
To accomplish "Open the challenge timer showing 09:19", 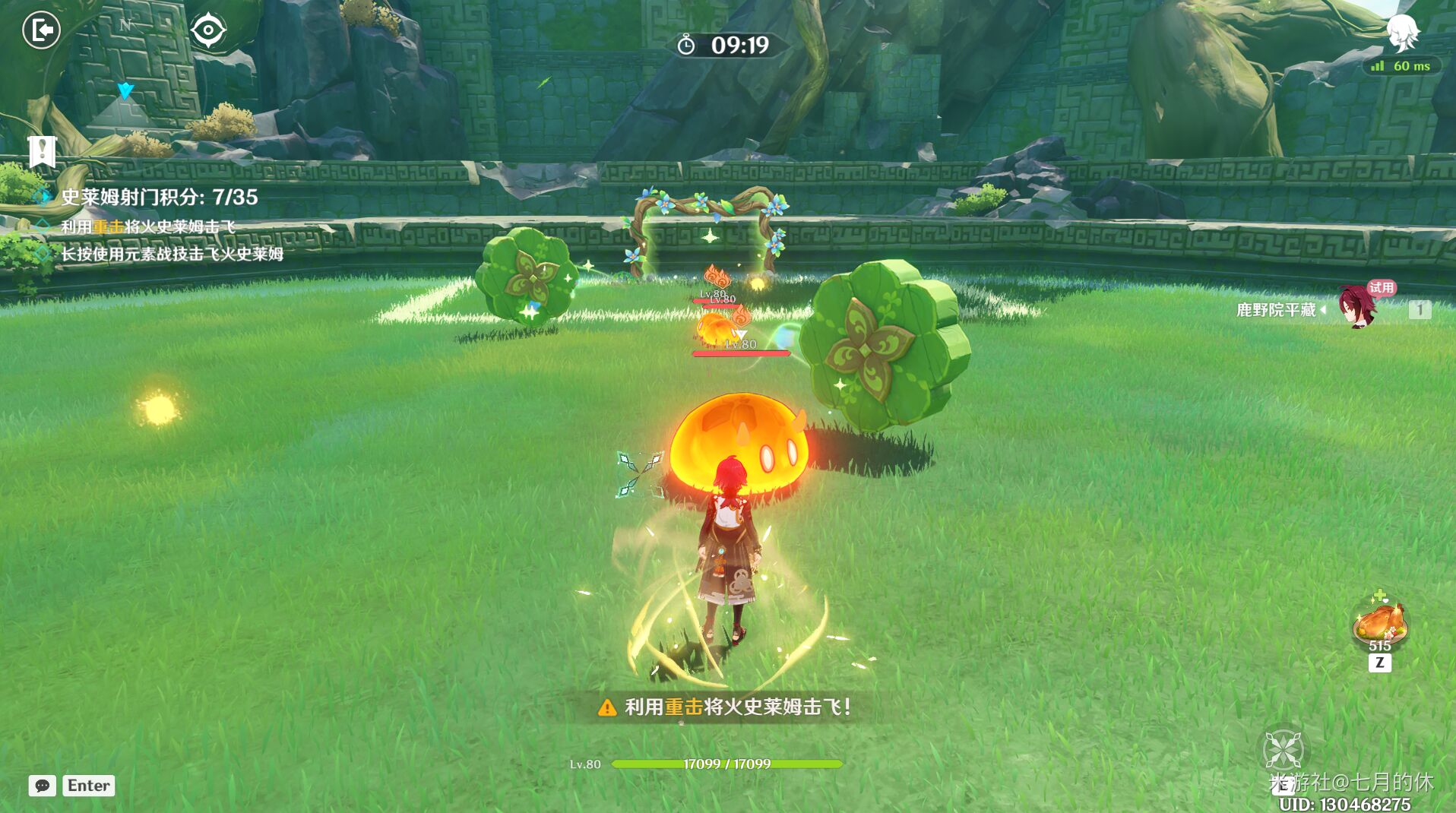I will coord(723,44).
